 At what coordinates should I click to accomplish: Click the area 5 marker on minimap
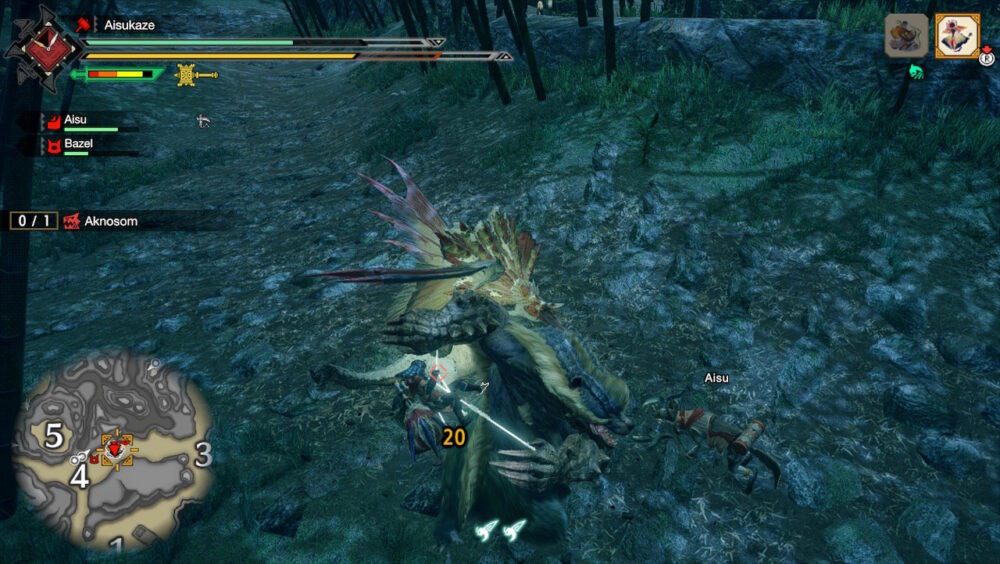tap(54, 436)
